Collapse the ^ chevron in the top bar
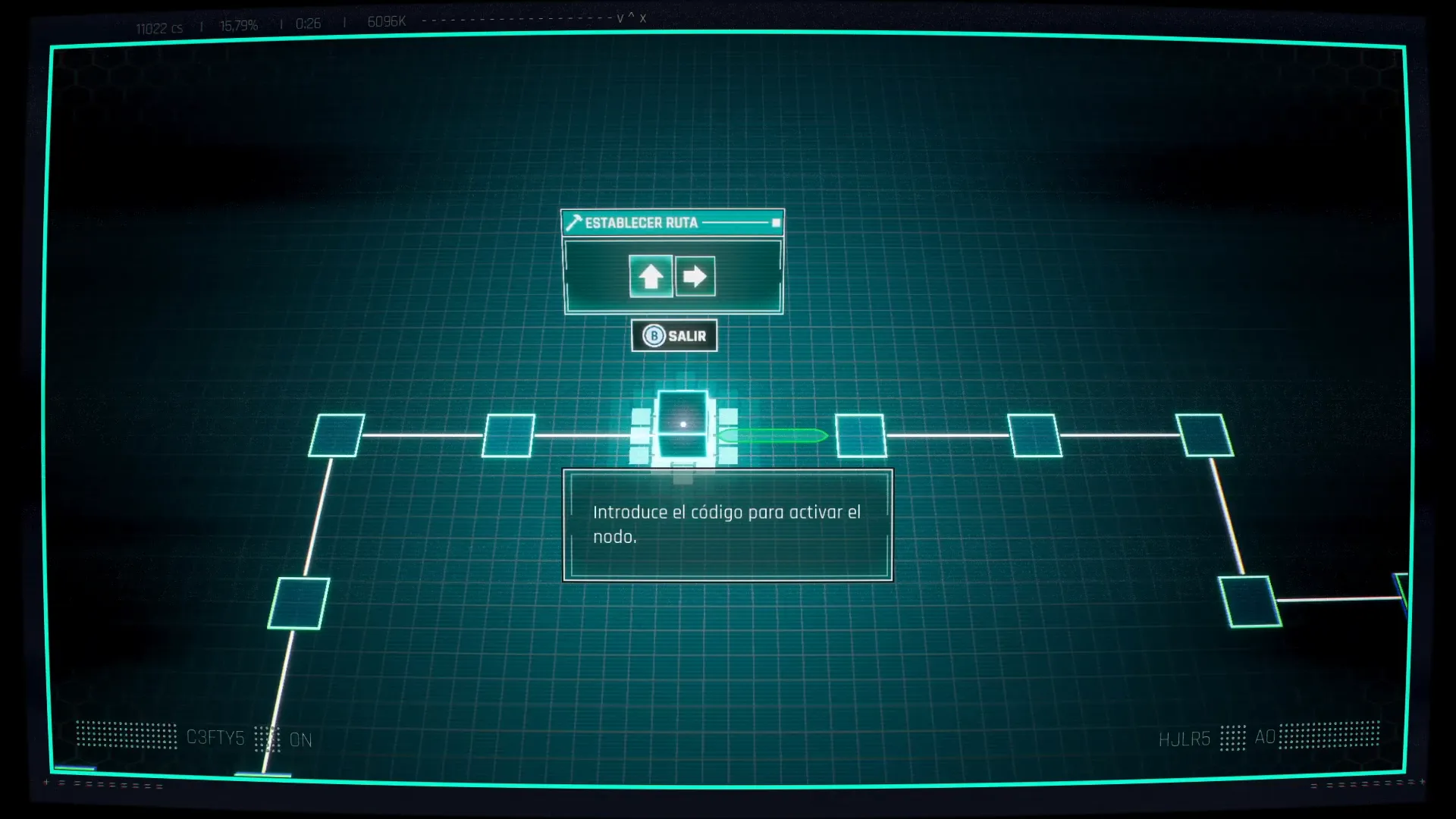 point(631,18)
